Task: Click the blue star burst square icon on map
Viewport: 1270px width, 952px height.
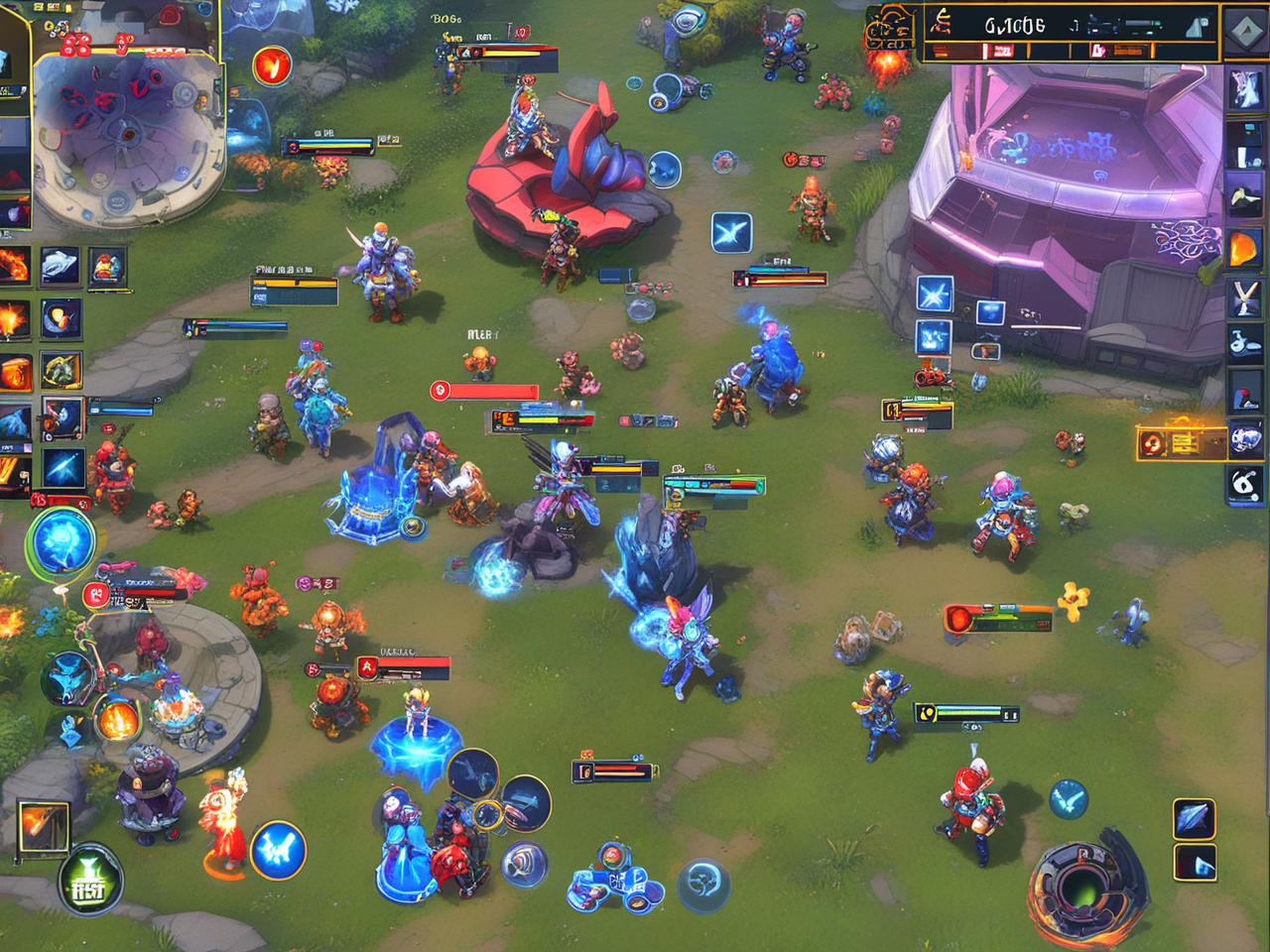Action: pos(731,233)
